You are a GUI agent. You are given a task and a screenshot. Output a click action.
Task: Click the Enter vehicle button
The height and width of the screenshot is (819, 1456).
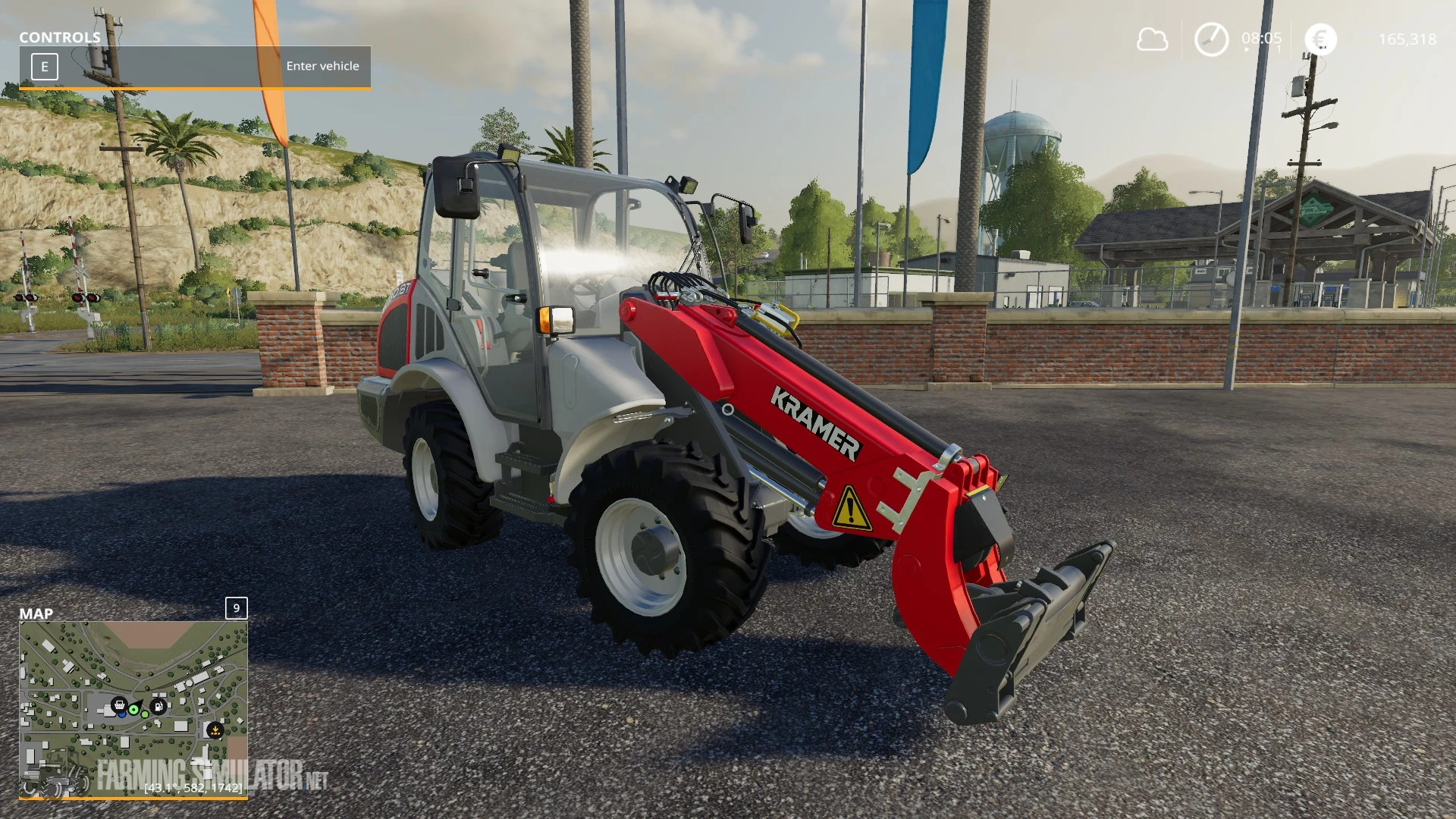tap(322, 66)
